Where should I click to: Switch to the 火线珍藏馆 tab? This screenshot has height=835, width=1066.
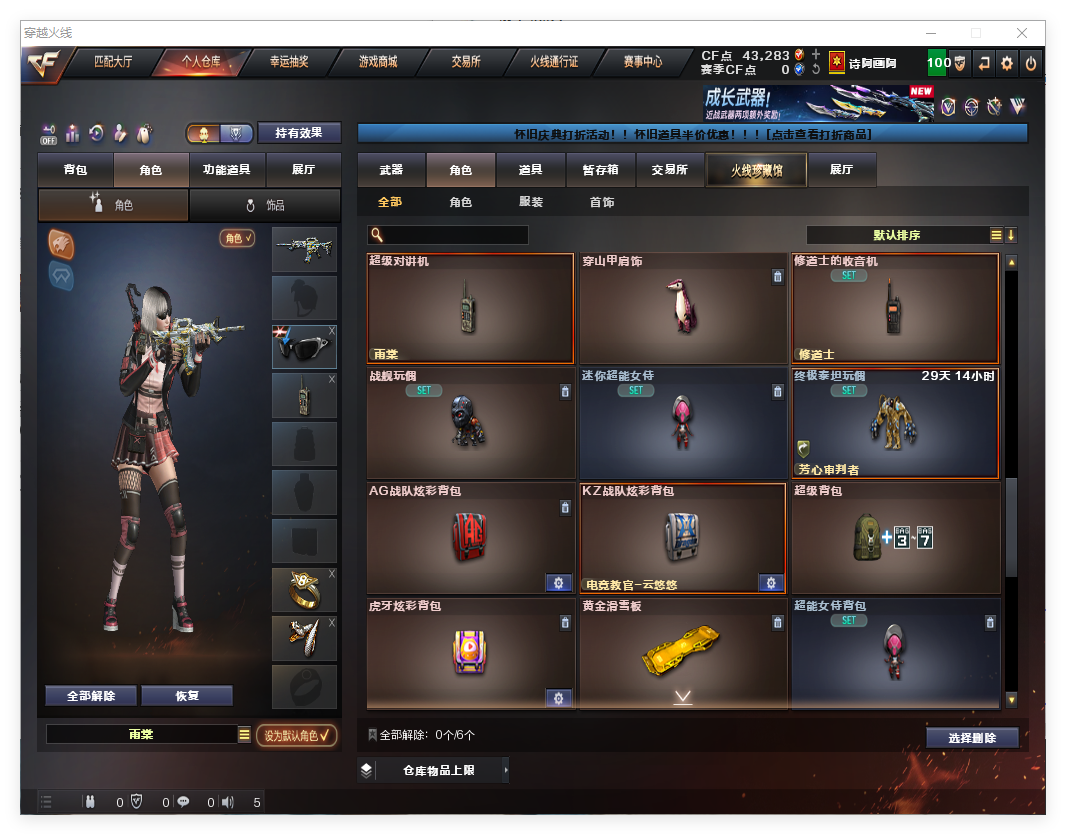tap(756, 170)
